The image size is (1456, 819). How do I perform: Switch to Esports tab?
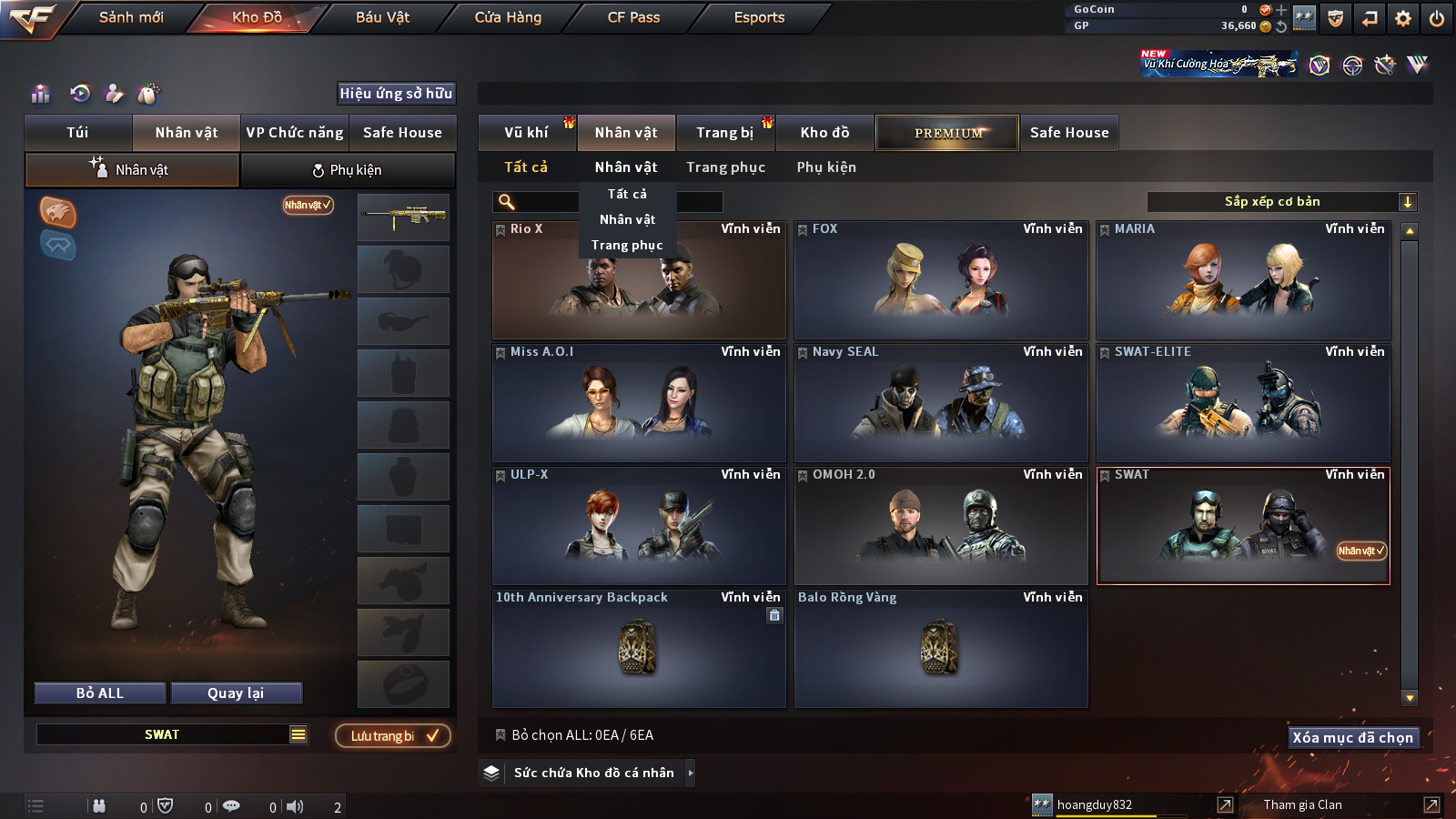pyautogui.click(x=759, y=17)
